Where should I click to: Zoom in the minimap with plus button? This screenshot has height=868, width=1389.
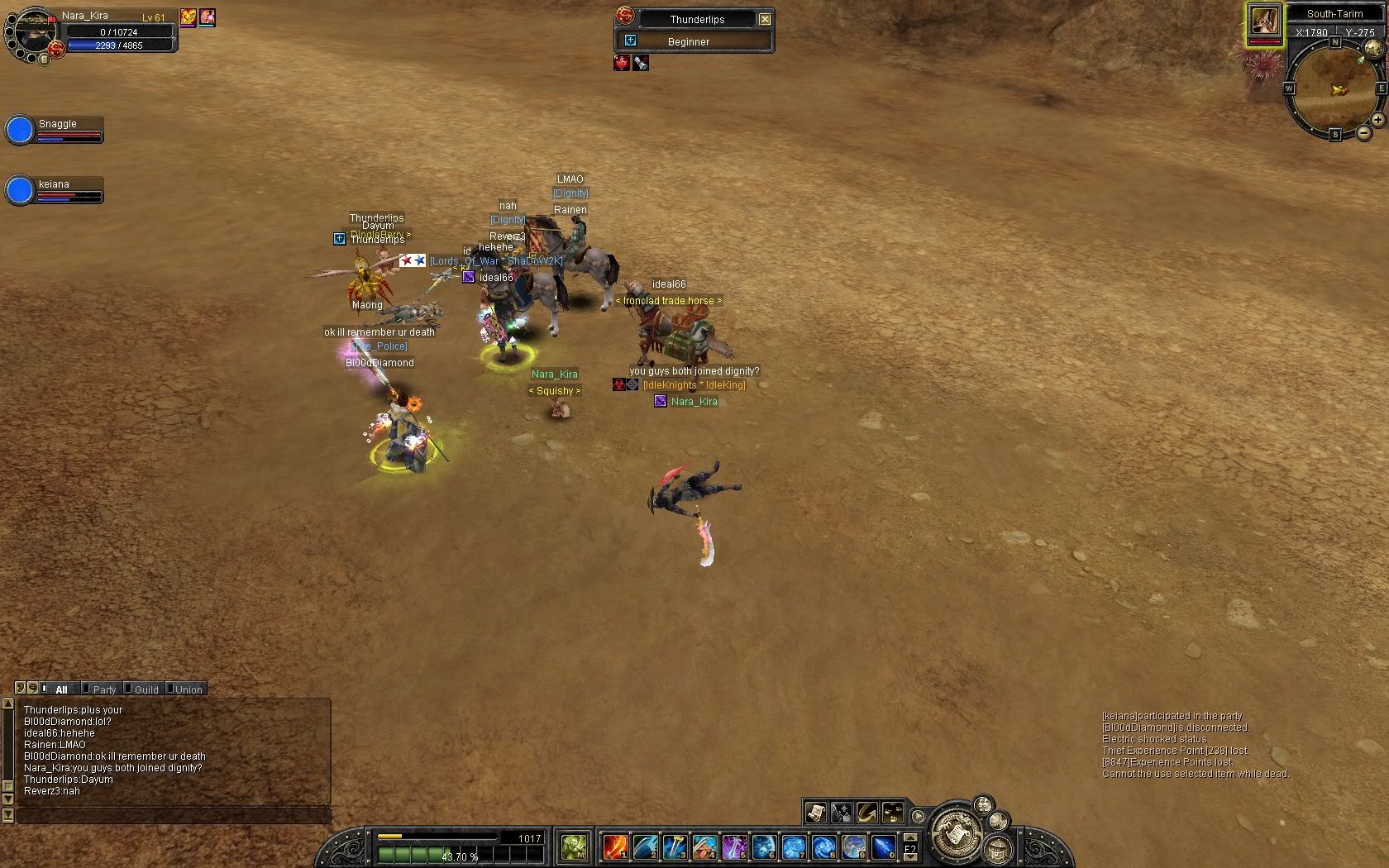click(x=1377, y=121)
